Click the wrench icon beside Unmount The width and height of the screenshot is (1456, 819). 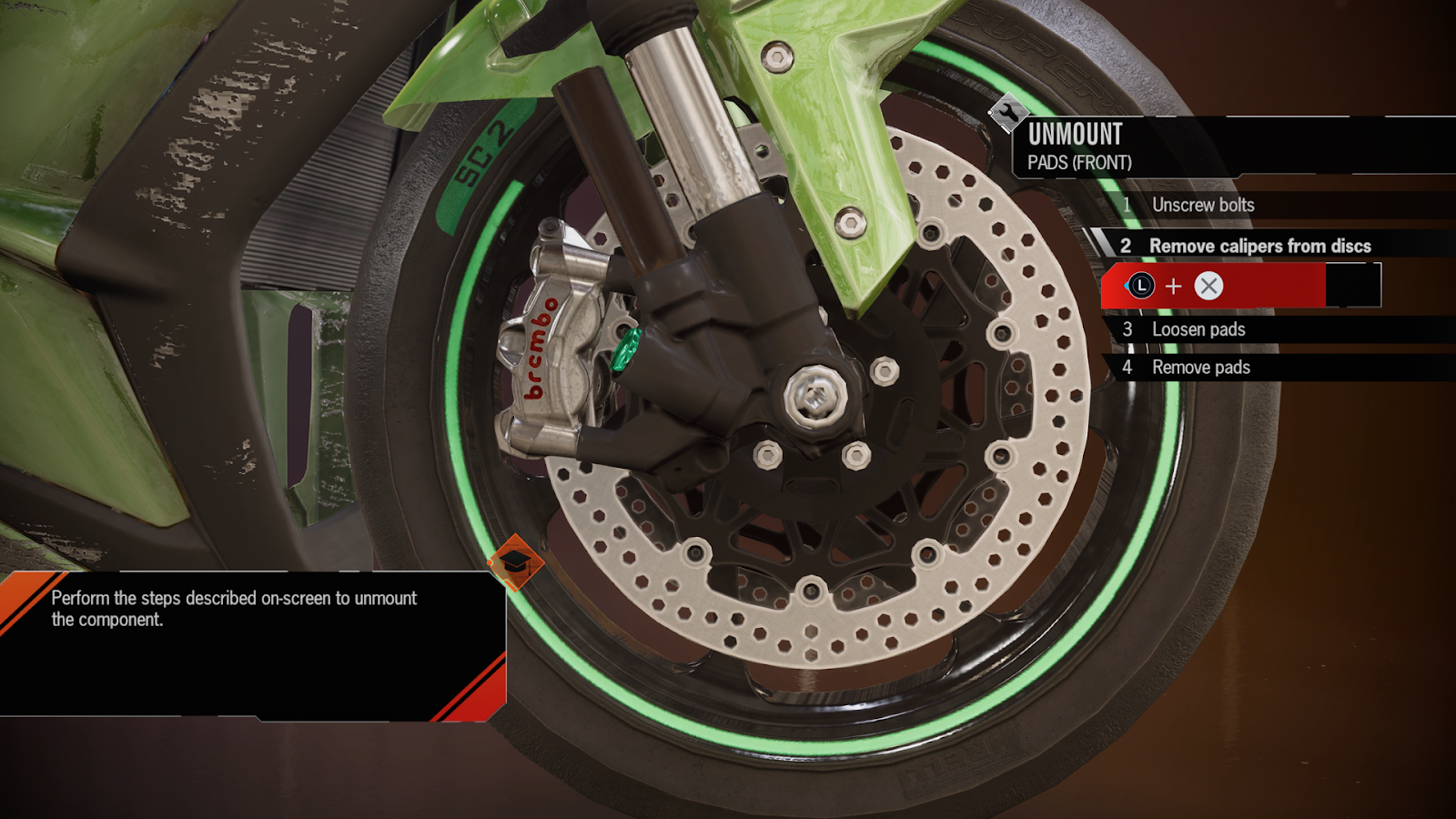(1007, 114)
